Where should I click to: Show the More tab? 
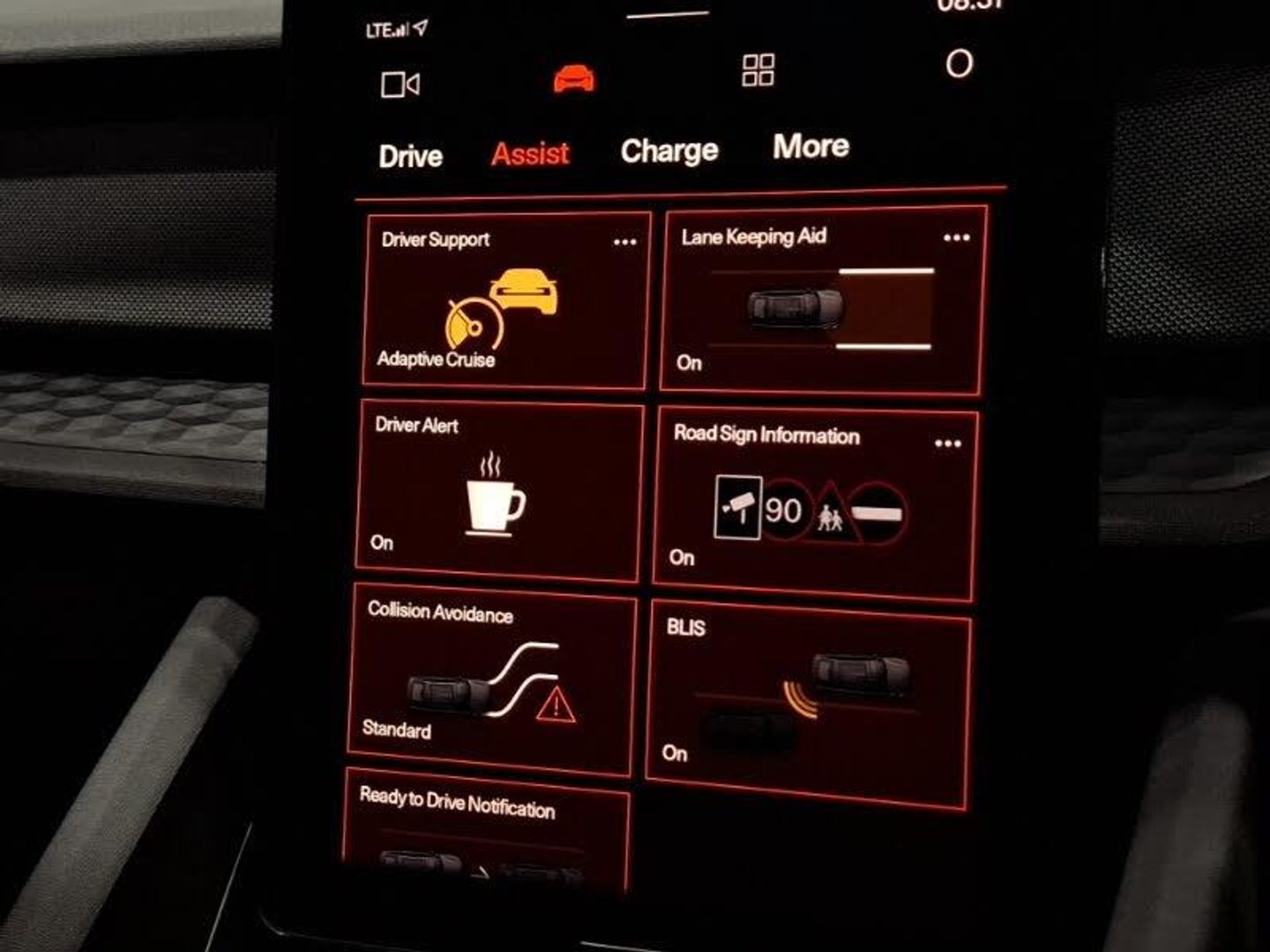811,146
